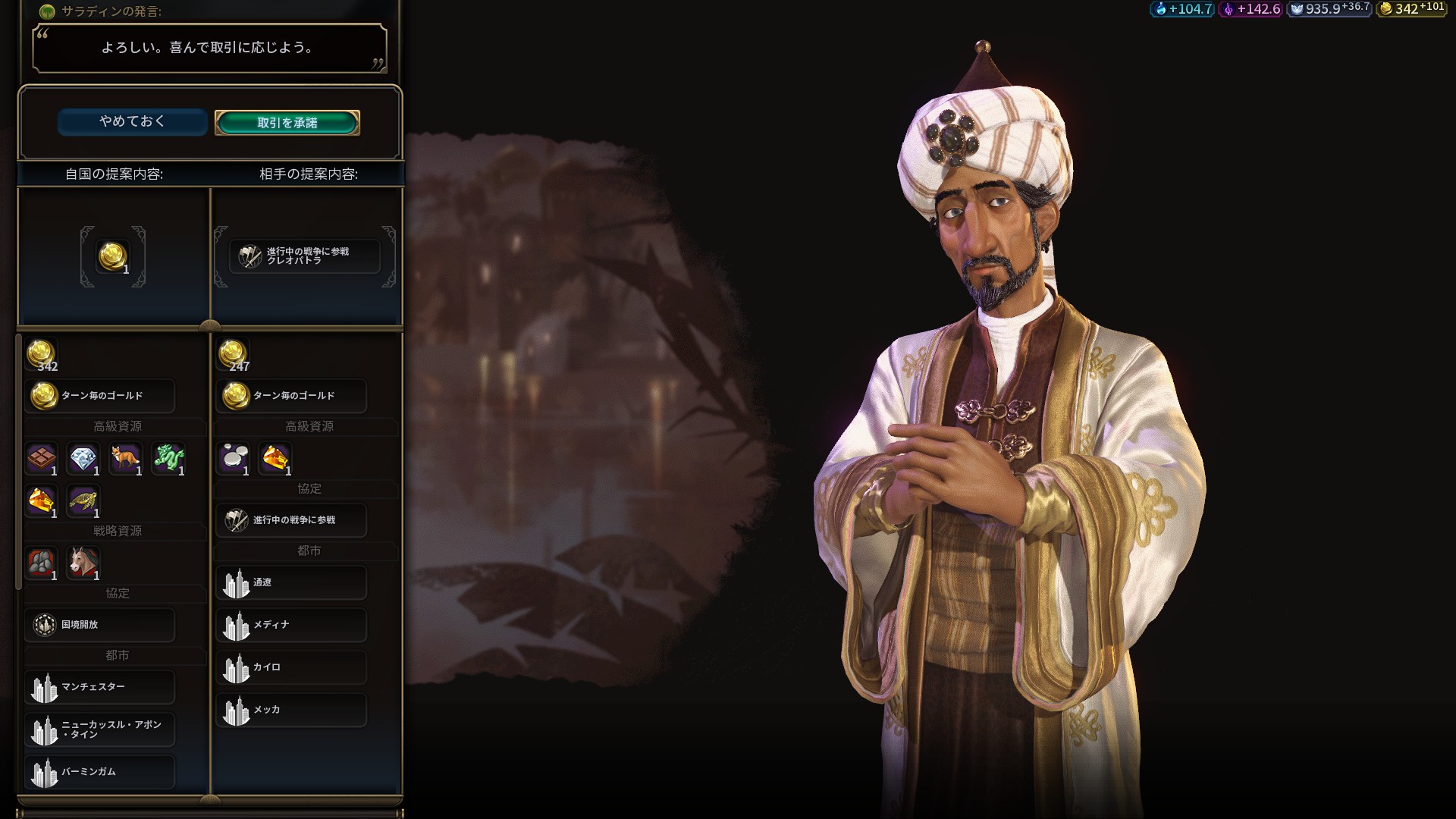Select the proposed joint war against クレオパトラ
Screen dimensions: 1456x819
(305, 256)
